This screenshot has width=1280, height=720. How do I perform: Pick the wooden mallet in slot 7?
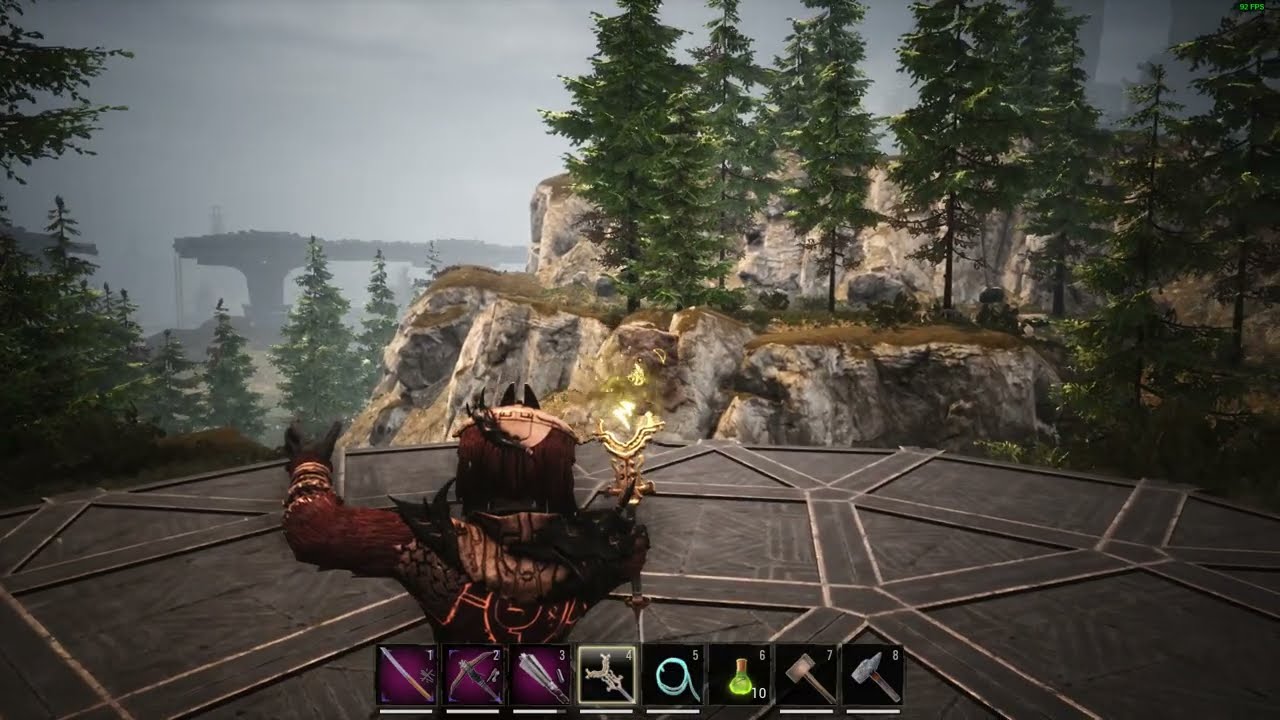(x=806, y=675)
